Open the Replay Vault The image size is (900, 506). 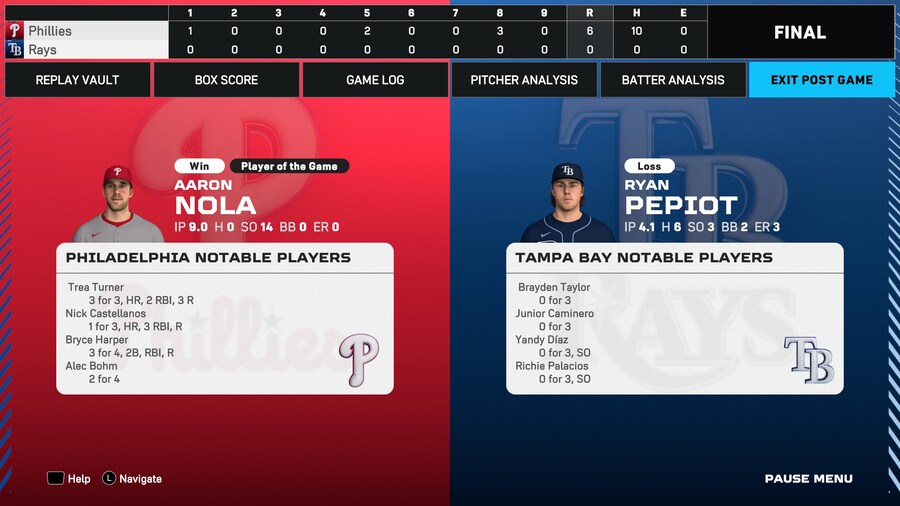coord(77,80)
